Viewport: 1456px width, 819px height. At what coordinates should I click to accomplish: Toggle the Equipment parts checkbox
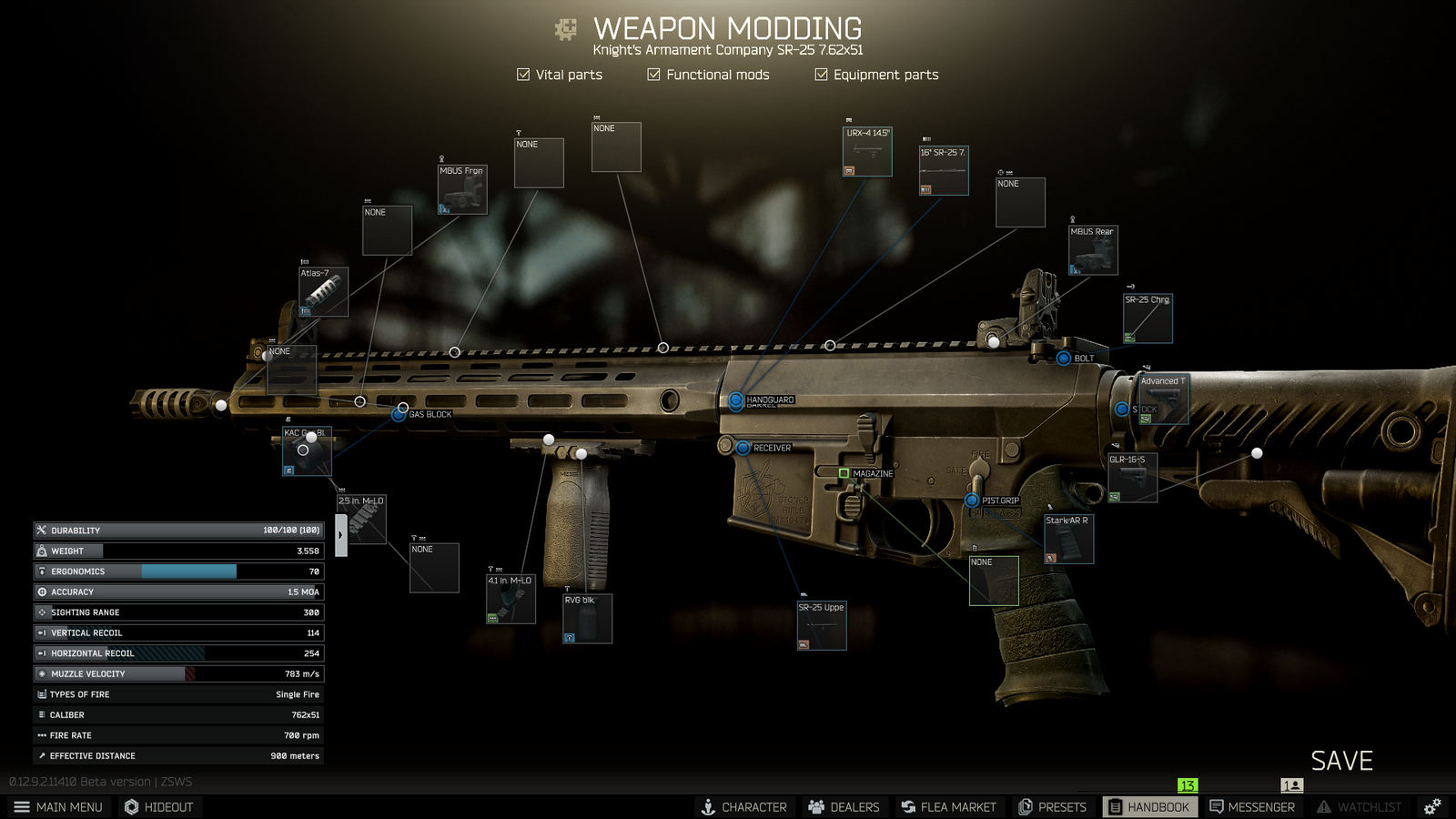click(x=820, y=75)
